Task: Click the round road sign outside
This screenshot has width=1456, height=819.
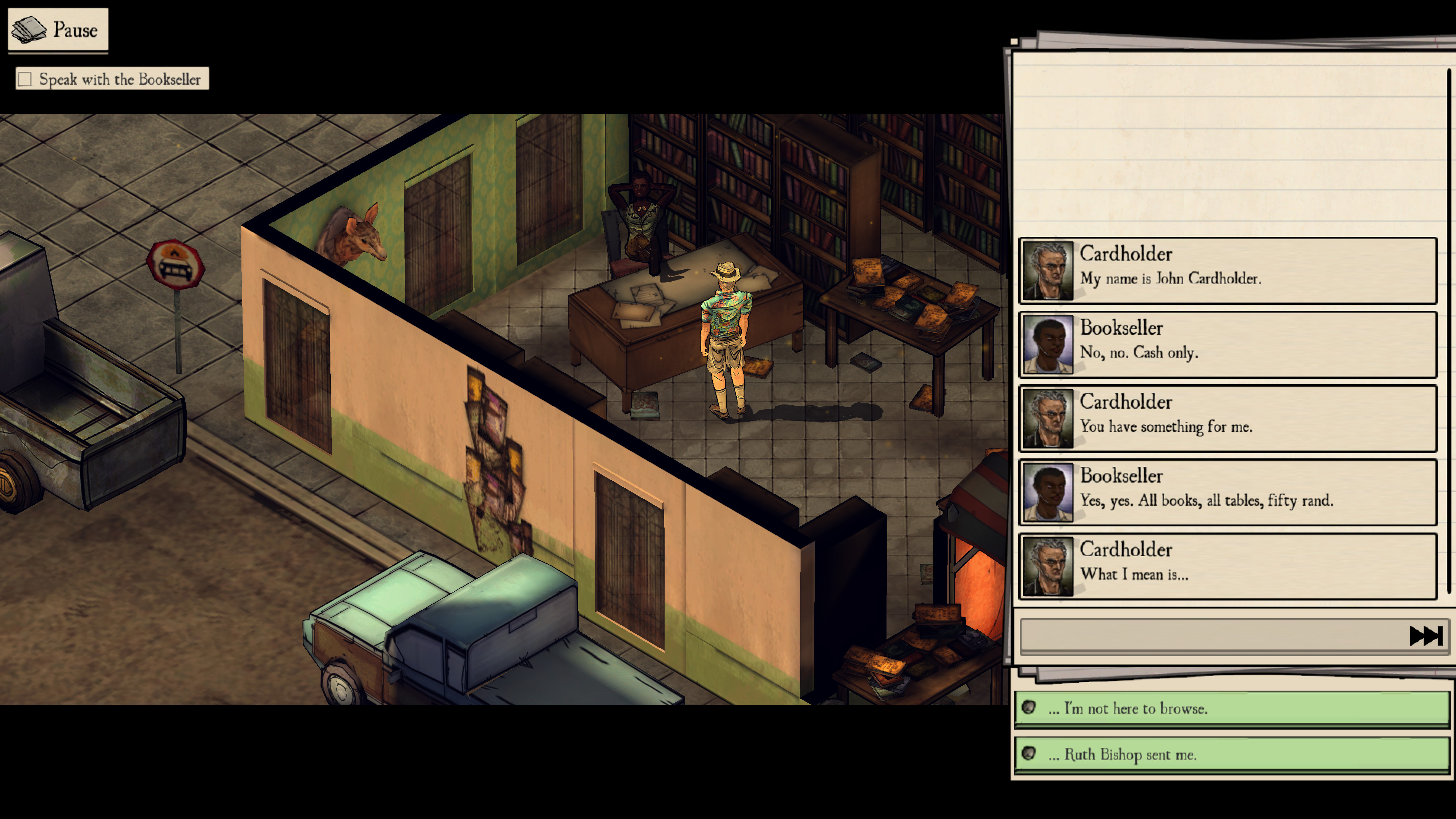Action: tap(176, 264)
